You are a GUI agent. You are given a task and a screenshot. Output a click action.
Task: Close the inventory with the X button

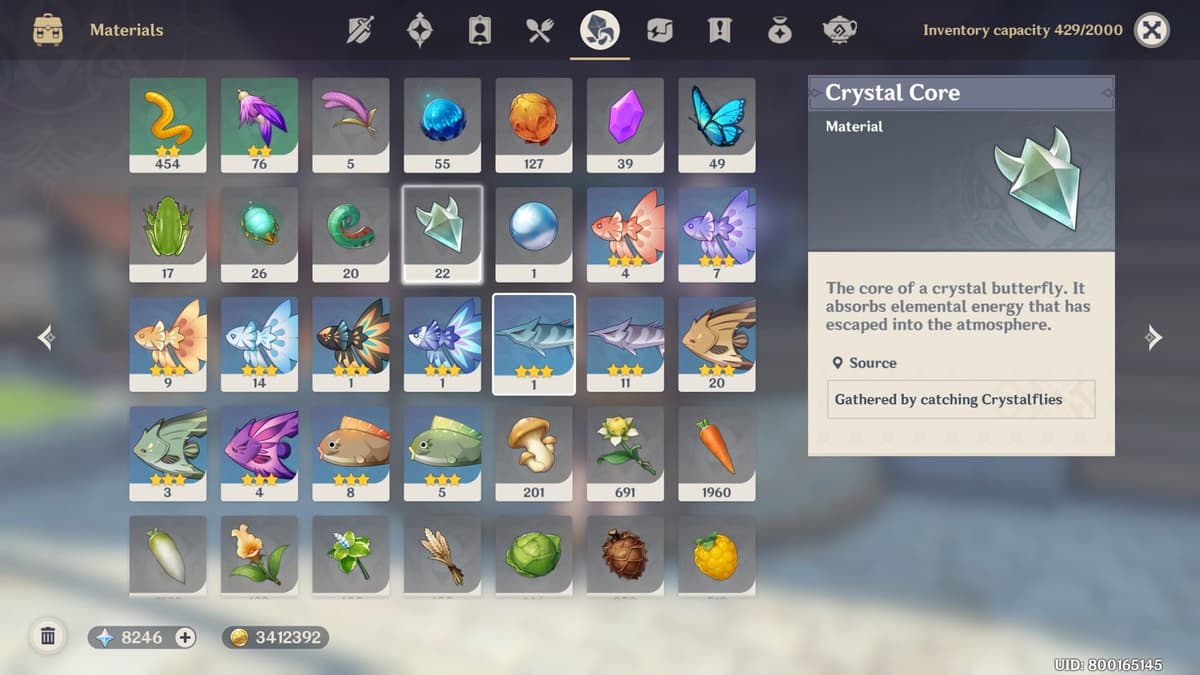tap(1152, 30)
